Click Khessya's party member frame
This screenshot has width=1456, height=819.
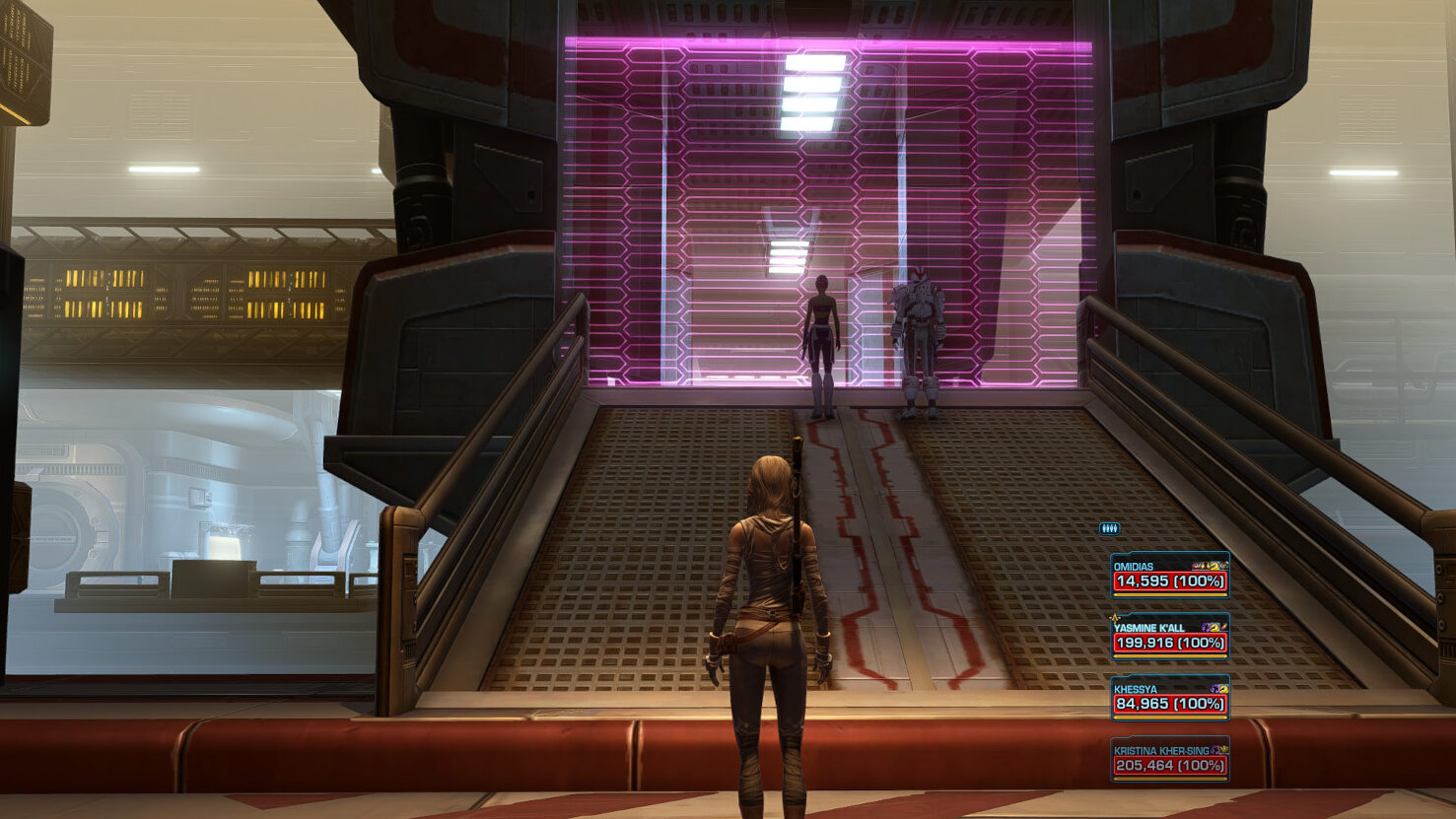pos(1169,698)
